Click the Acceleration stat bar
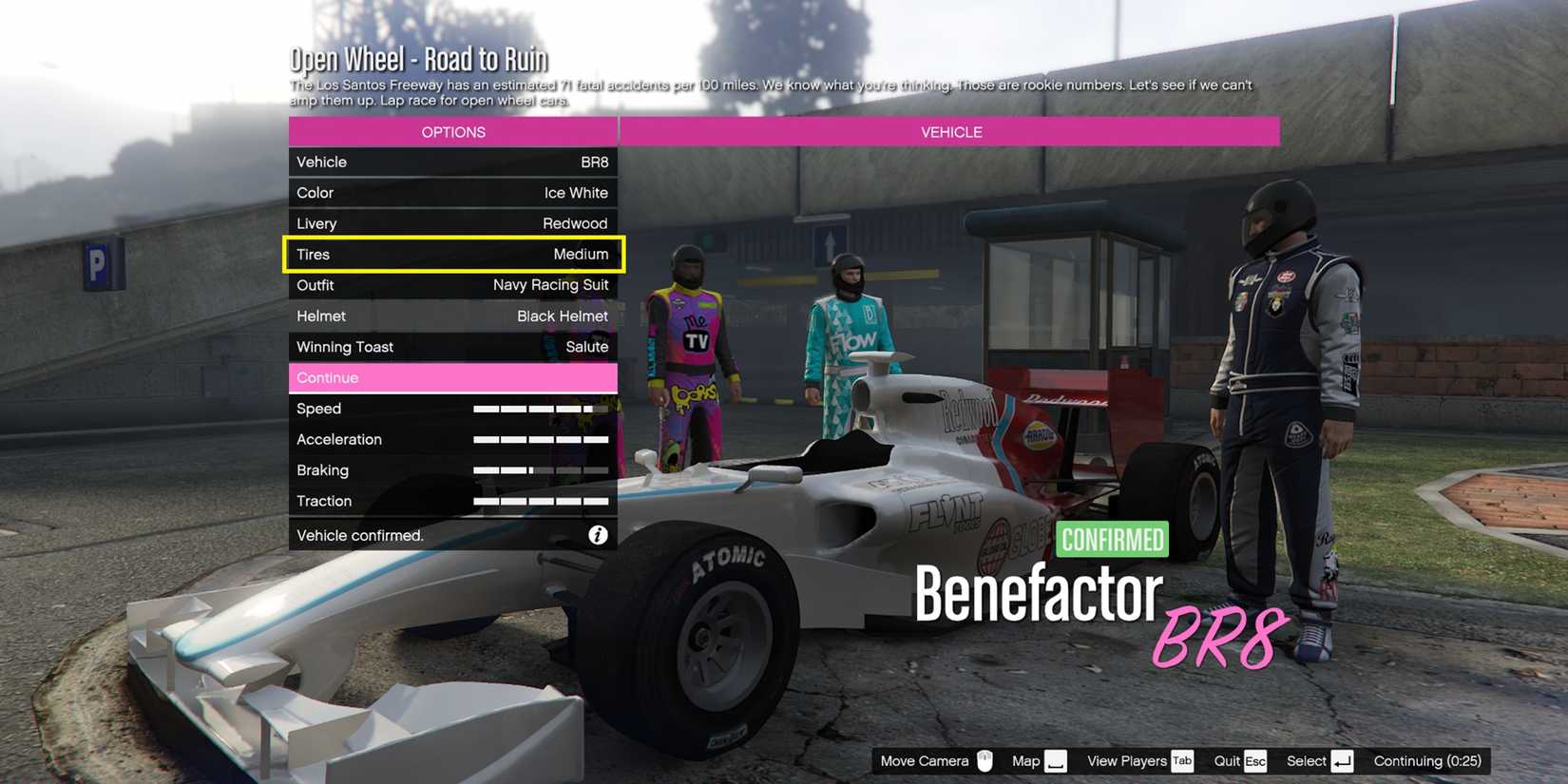Viewport: 1568px width, 784px height. coord(541,439)
